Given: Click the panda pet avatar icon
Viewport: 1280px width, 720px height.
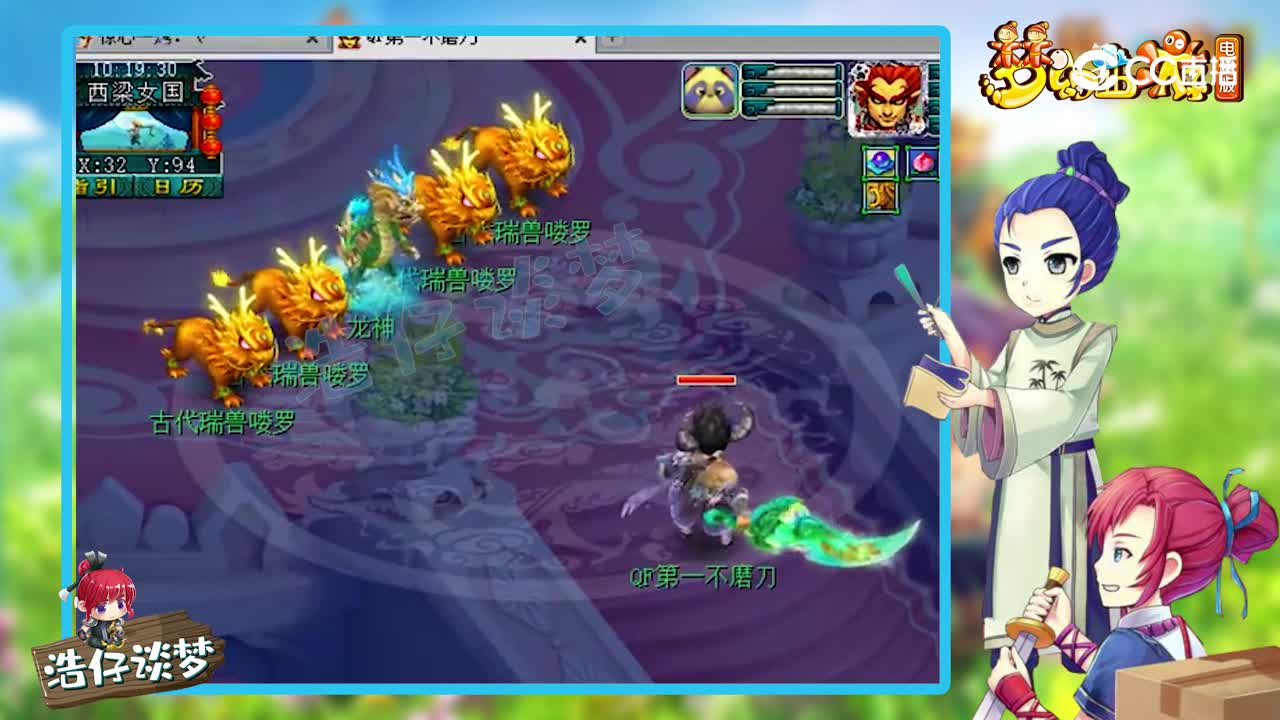Looking at the screenshot, I should [710, 88].
